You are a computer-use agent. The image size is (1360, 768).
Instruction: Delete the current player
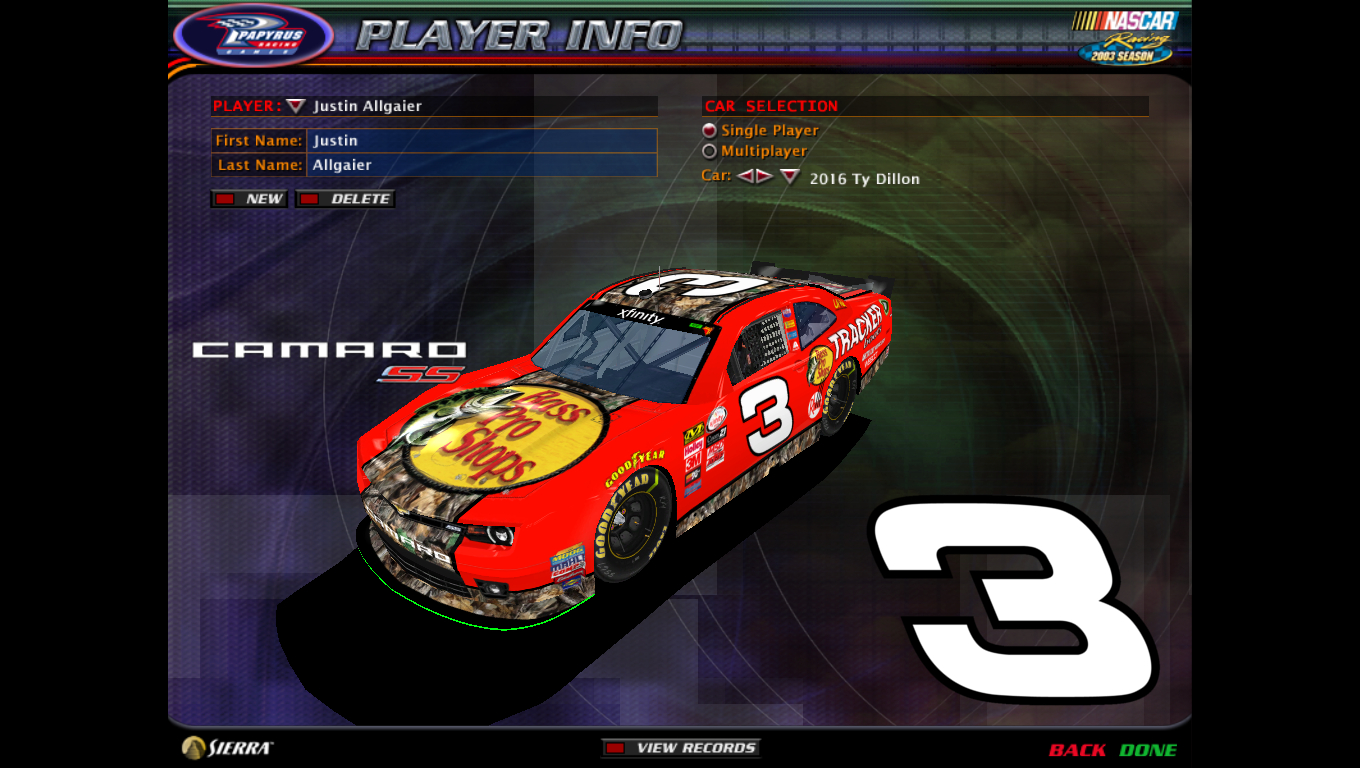coord(346,199)
